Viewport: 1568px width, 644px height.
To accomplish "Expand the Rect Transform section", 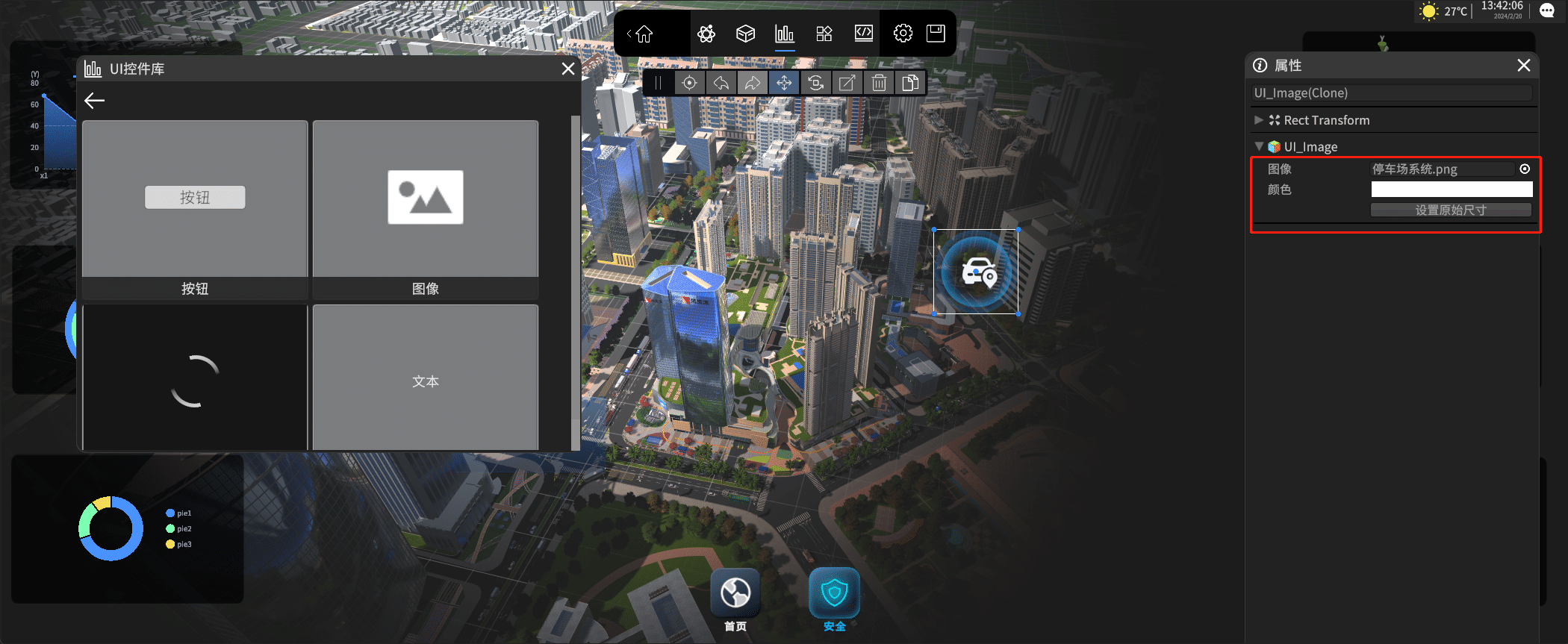I will 1259,120.
